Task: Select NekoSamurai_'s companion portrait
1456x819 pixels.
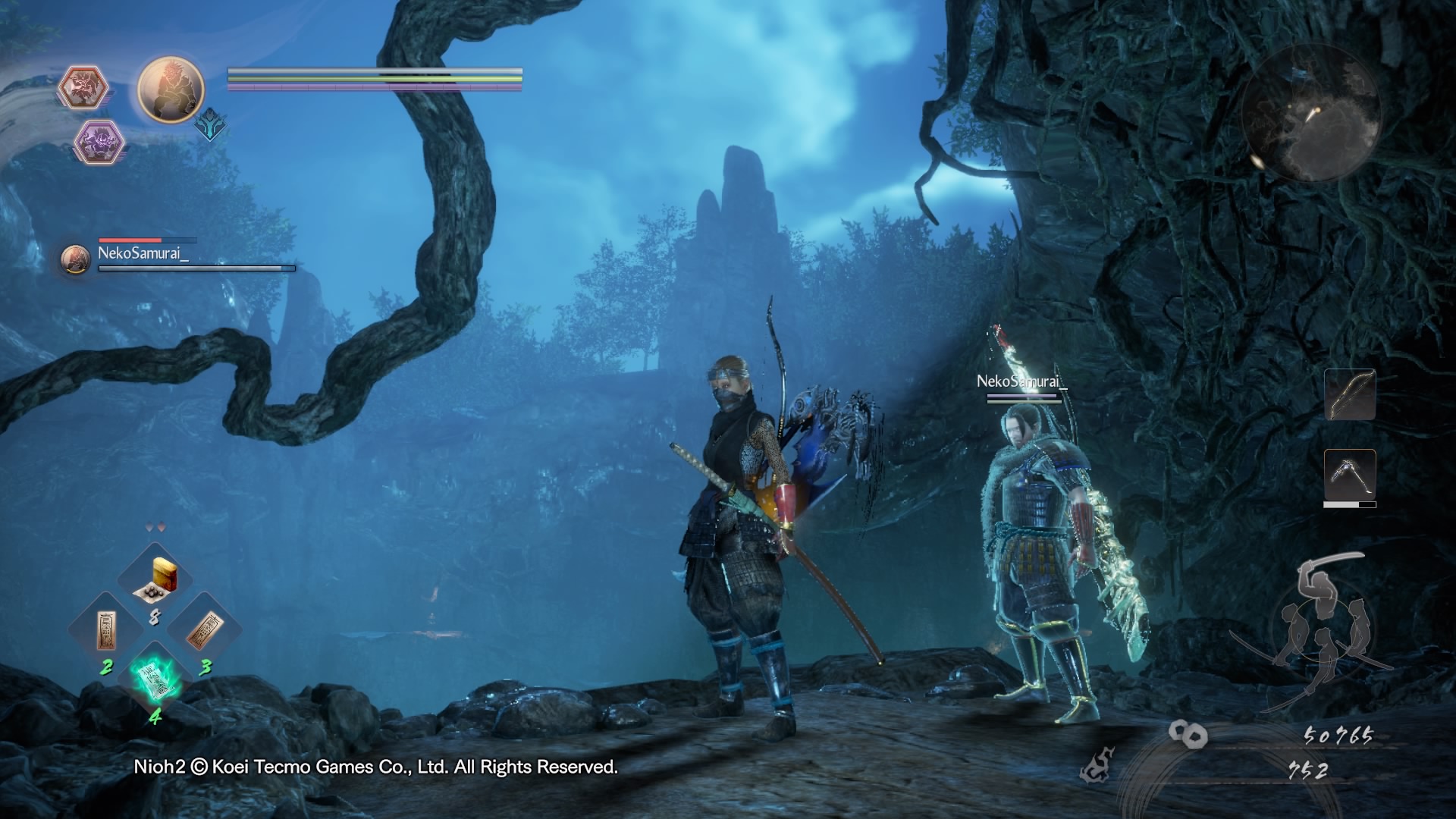Action: (75, 259)
